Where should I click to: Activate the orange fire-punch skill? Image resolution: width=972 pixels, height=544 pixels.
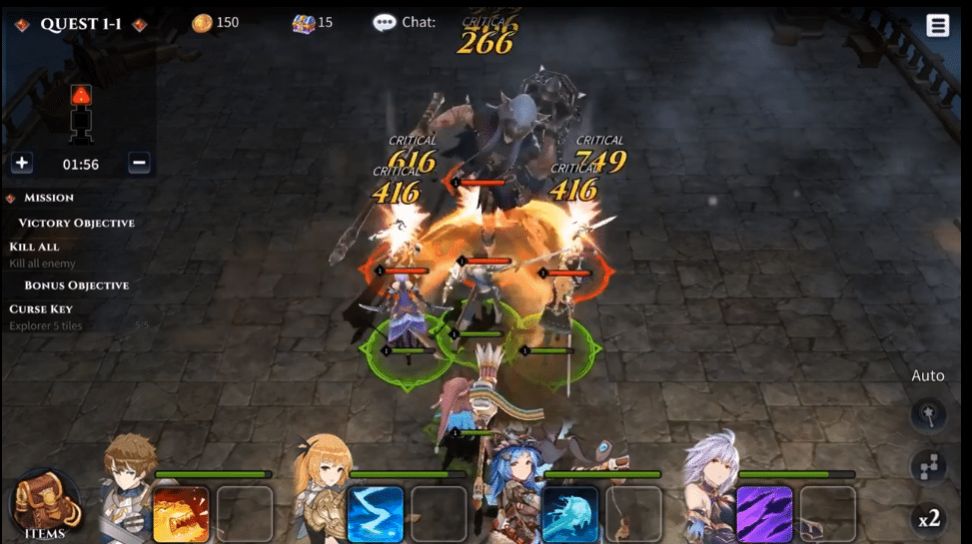[x=181, y=514]
